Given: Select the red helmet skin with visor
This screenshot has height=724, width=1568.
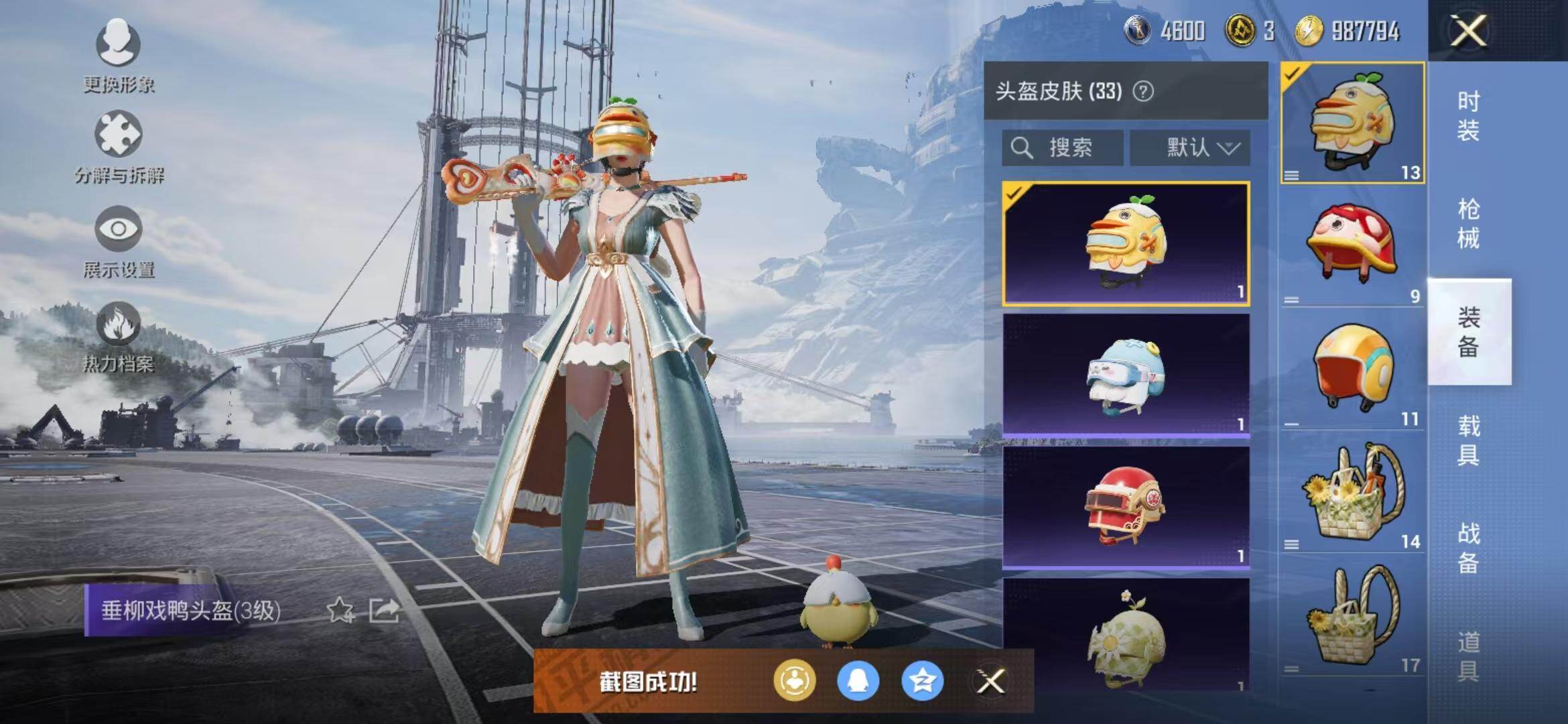Looking at the screenshot, I should pyautogui.click(x=1126, y=507).
